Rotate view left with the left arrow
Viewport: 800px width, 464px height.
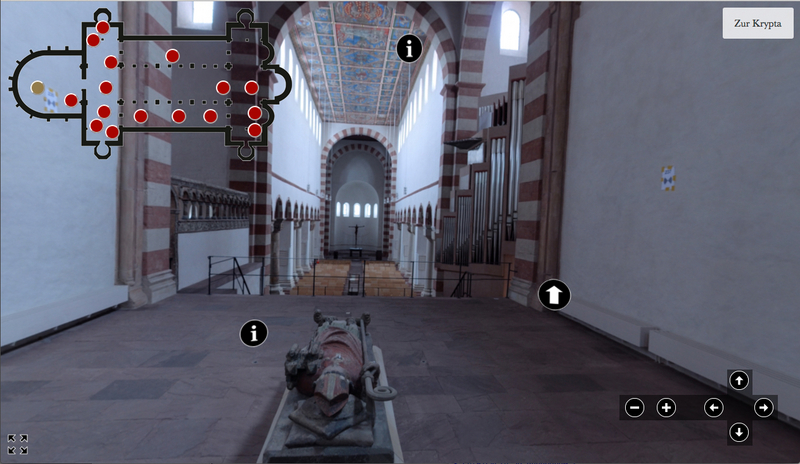pyautogui.click(x=713, y=407)
